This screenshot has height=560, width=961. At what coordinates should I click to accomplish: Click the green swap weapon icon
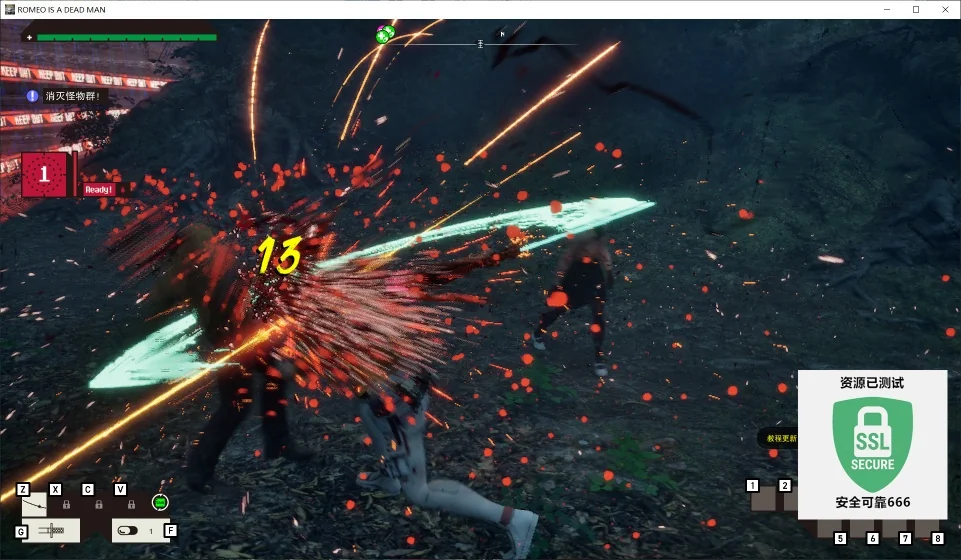[x=159, y=502]
